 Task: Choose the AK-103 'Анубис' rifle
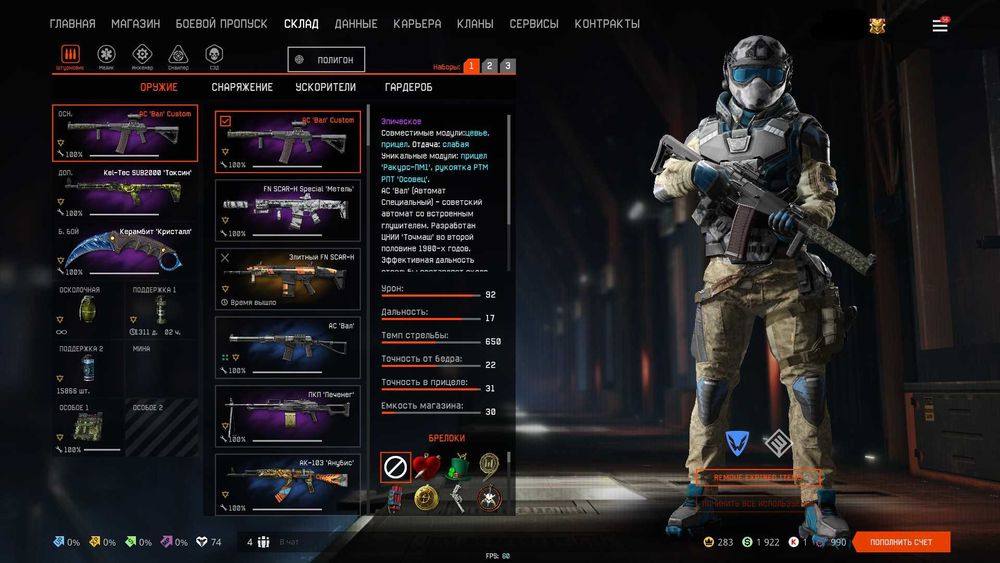[x=288, y=483]
